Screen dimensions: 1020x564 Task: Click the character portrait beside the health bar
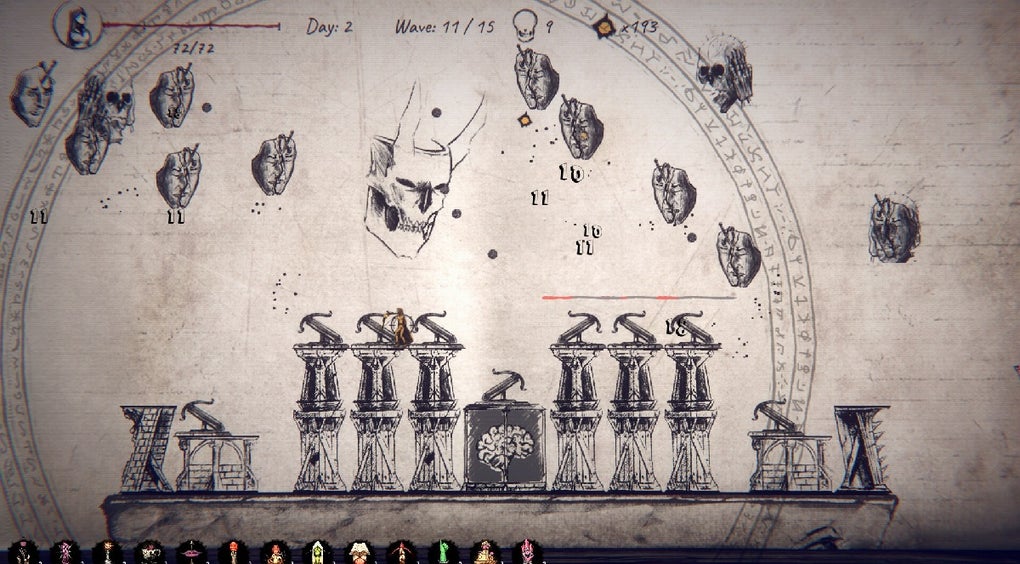[77, 26]
